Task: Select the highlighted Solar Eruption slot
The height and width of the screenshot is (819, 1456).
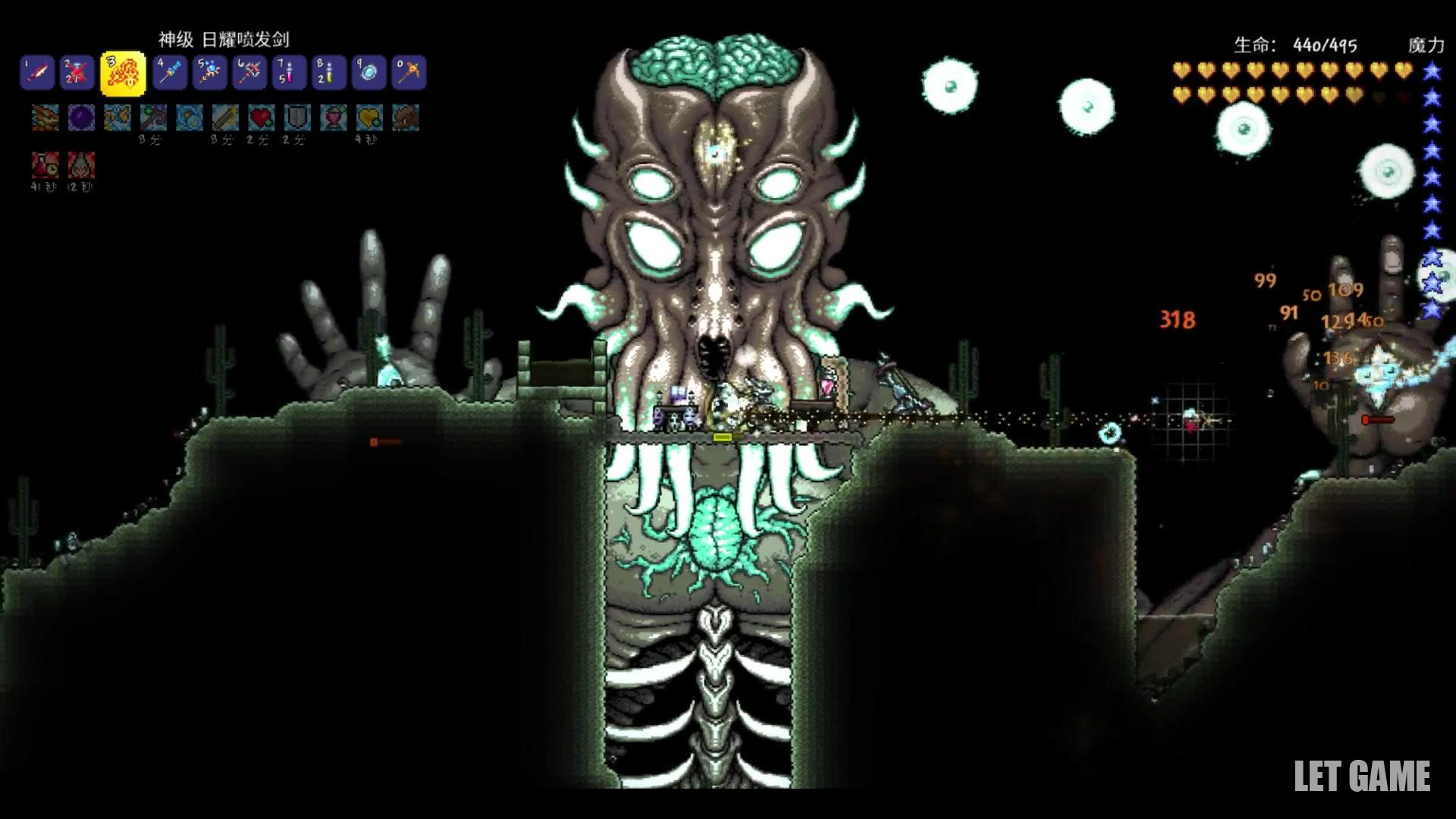Action: coord(123,74)
